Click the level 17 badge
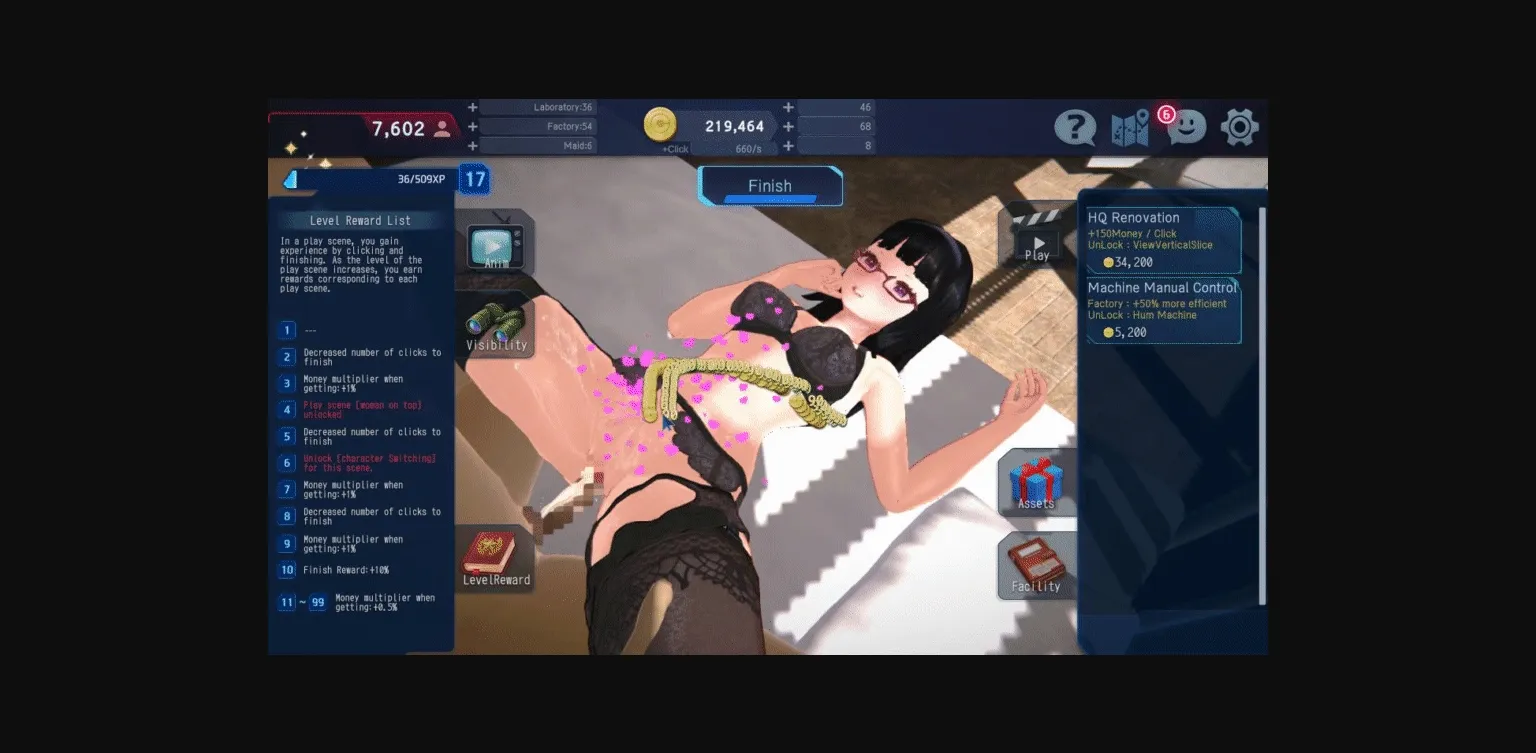Image resolution: width=1536 pixels, height=753 pixels. click(x=475, y=179)
